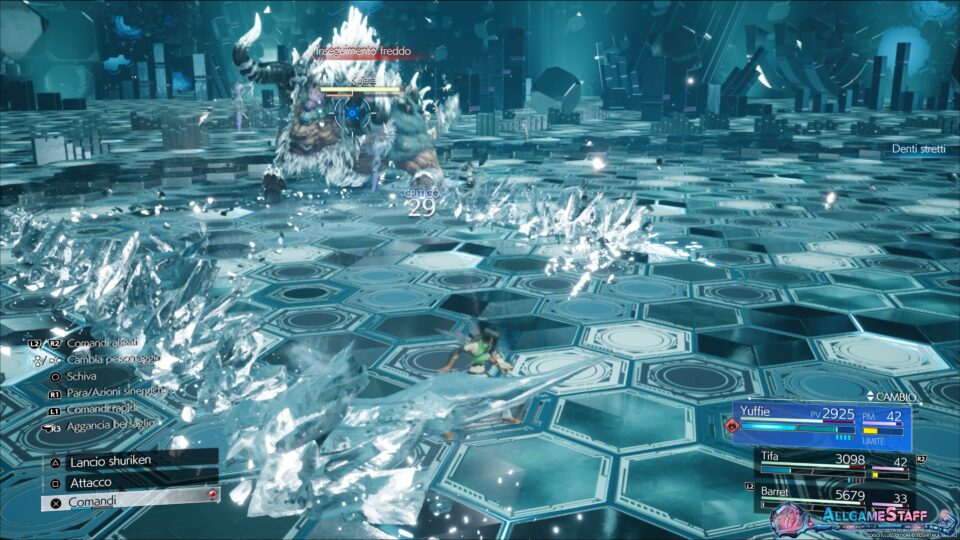Open the Comandi menu
Image resolution: width=960 pixels, height=540 pixels.
coord(130,500)
